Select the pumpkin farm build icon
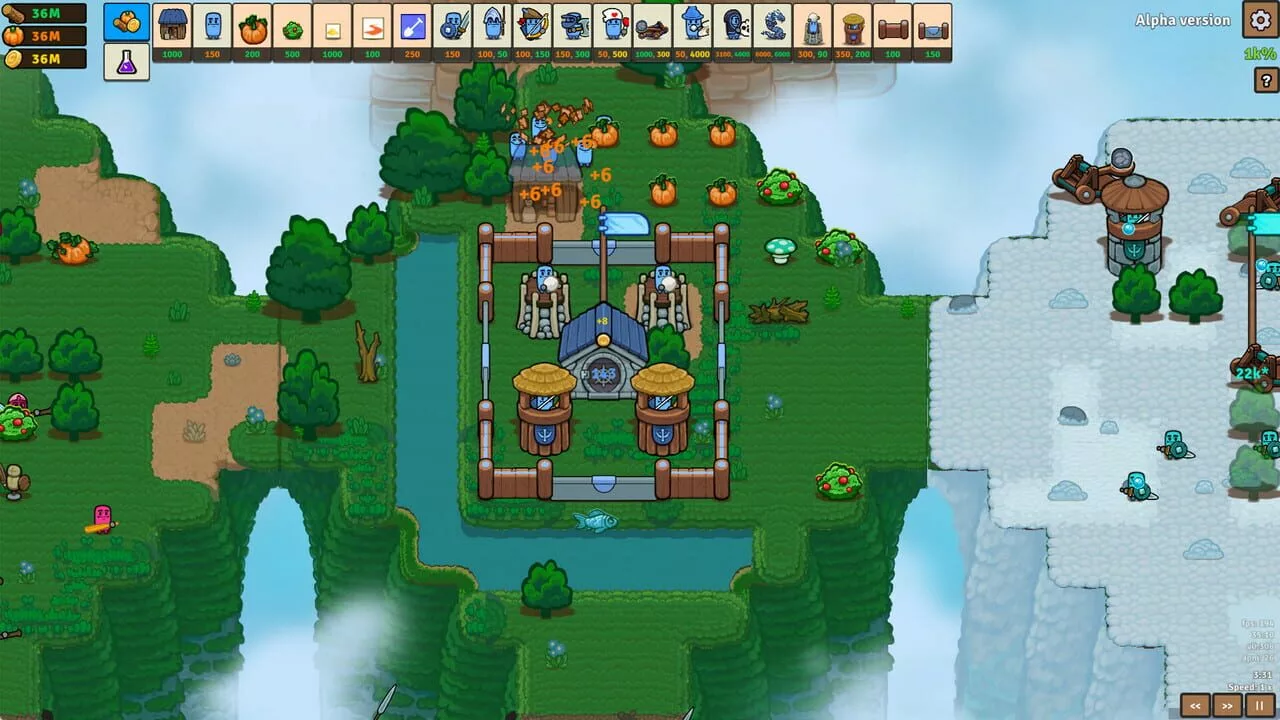Viewport: 1280px width, 720px height. click(254, 30)
